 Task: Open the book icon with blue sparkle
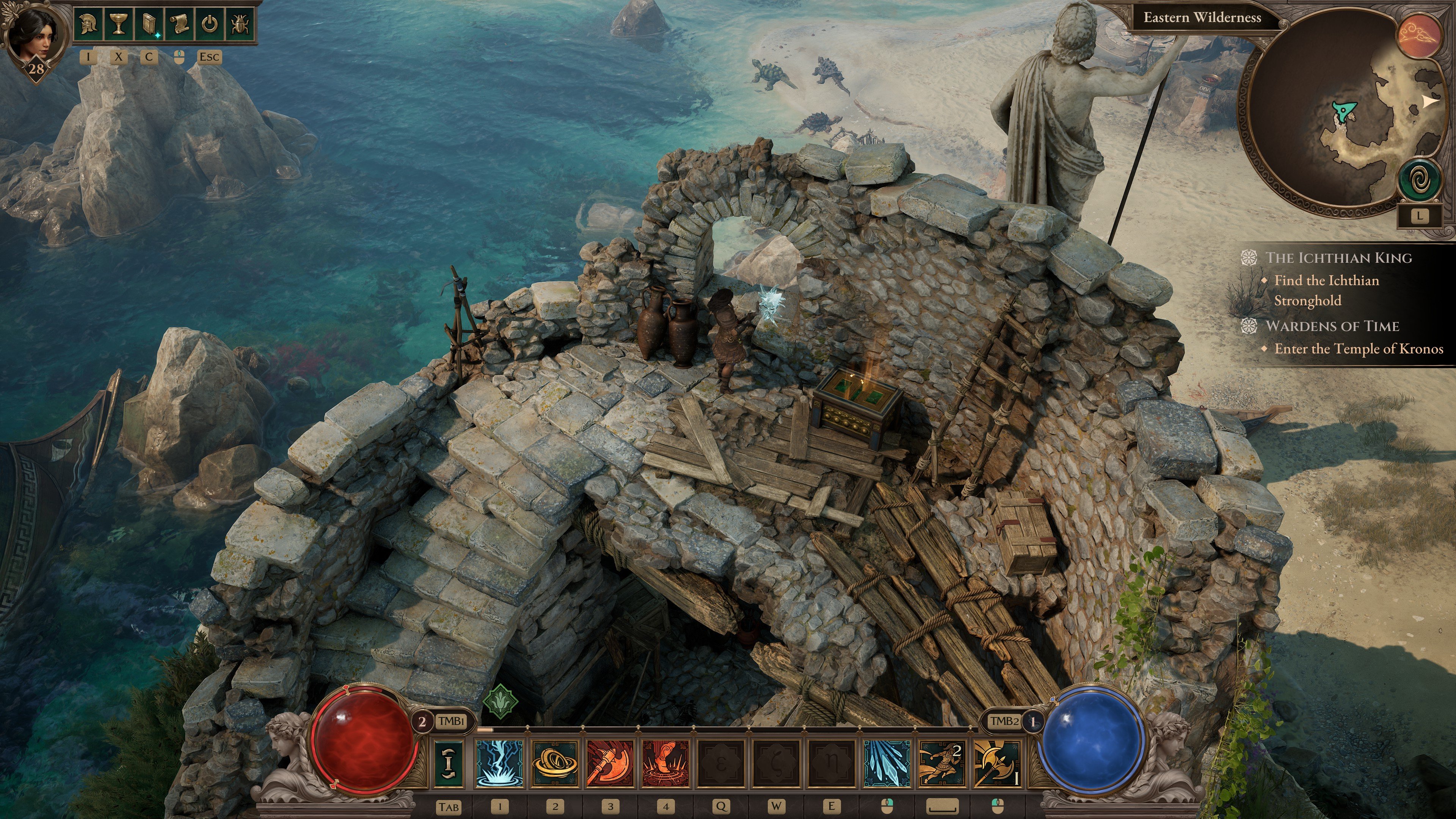tap(149, 24)
